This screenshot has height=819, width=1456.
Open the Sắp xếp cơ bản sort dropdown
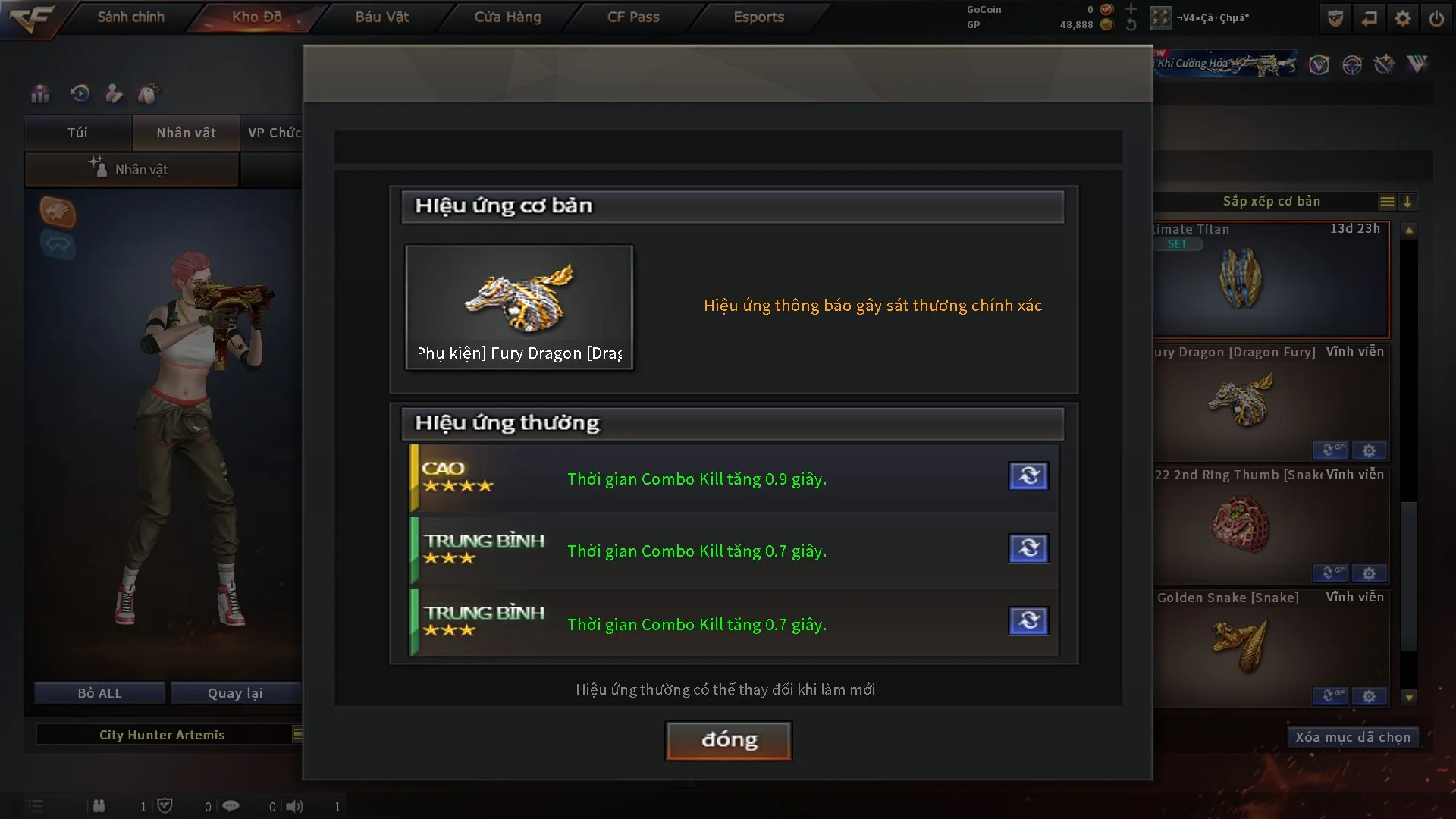[1272, 202]
